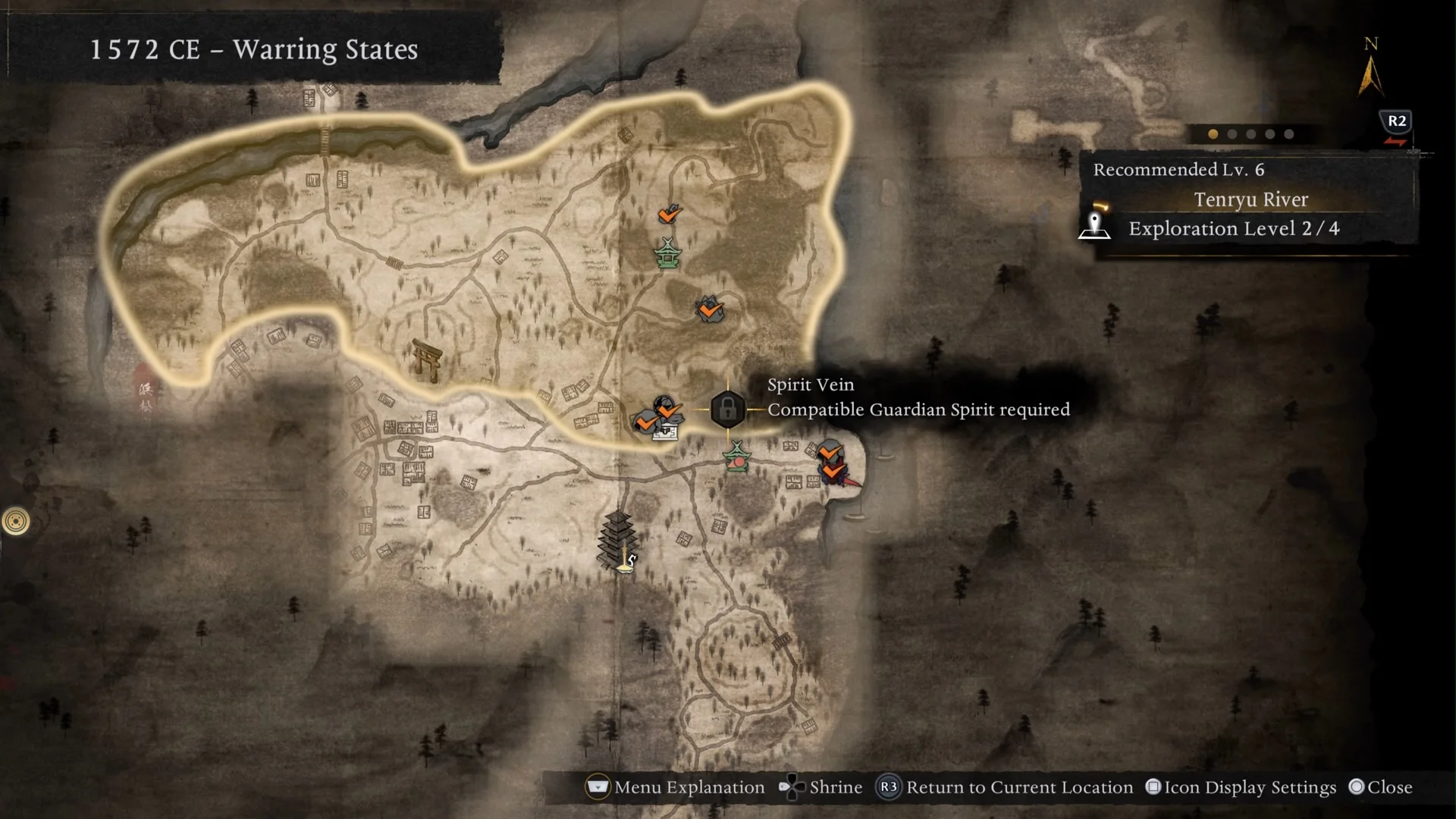The width and height of the screenshot is (1456, 819).
Task: Select the first highlighted map page dot
Action: click(x=1213, y=134)
